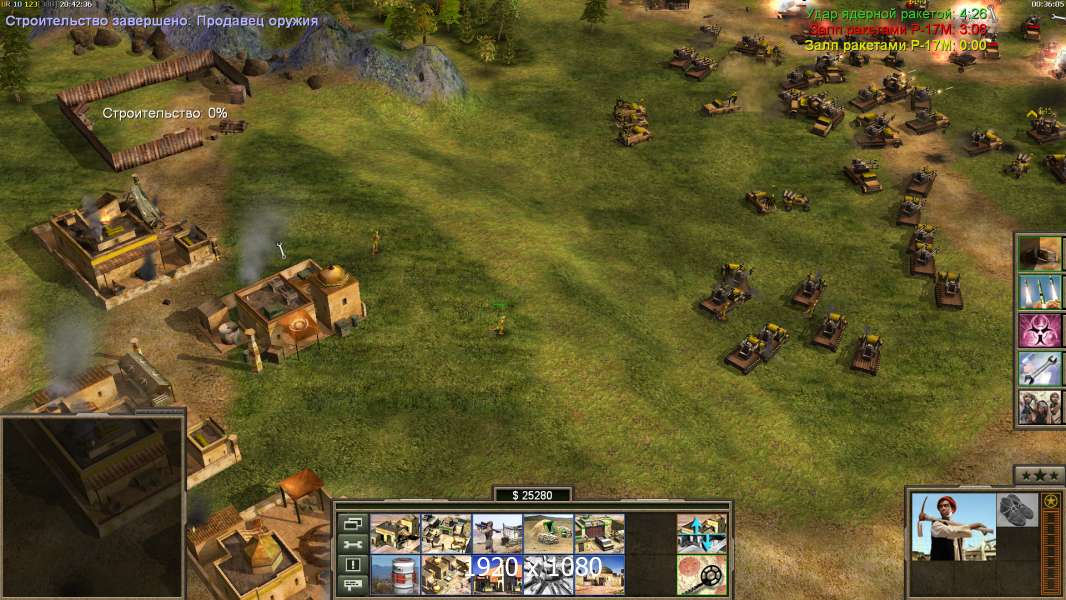Choose the red-white striped tank build icon
Viewport: 1066px width, 600px height.
pyautogui.click(x=395, y=575)
